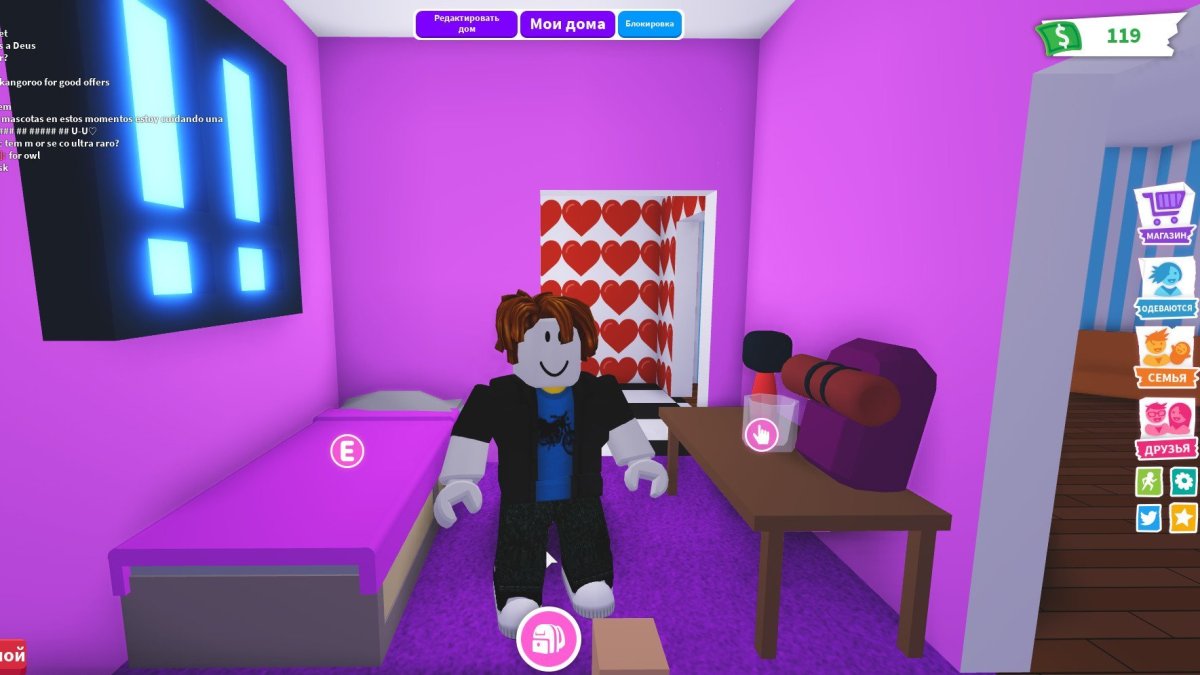Click the blue Twitter bird icon
This screenshot has width=1200, height=675.
pyautogui.click(x=1149, y=517)
